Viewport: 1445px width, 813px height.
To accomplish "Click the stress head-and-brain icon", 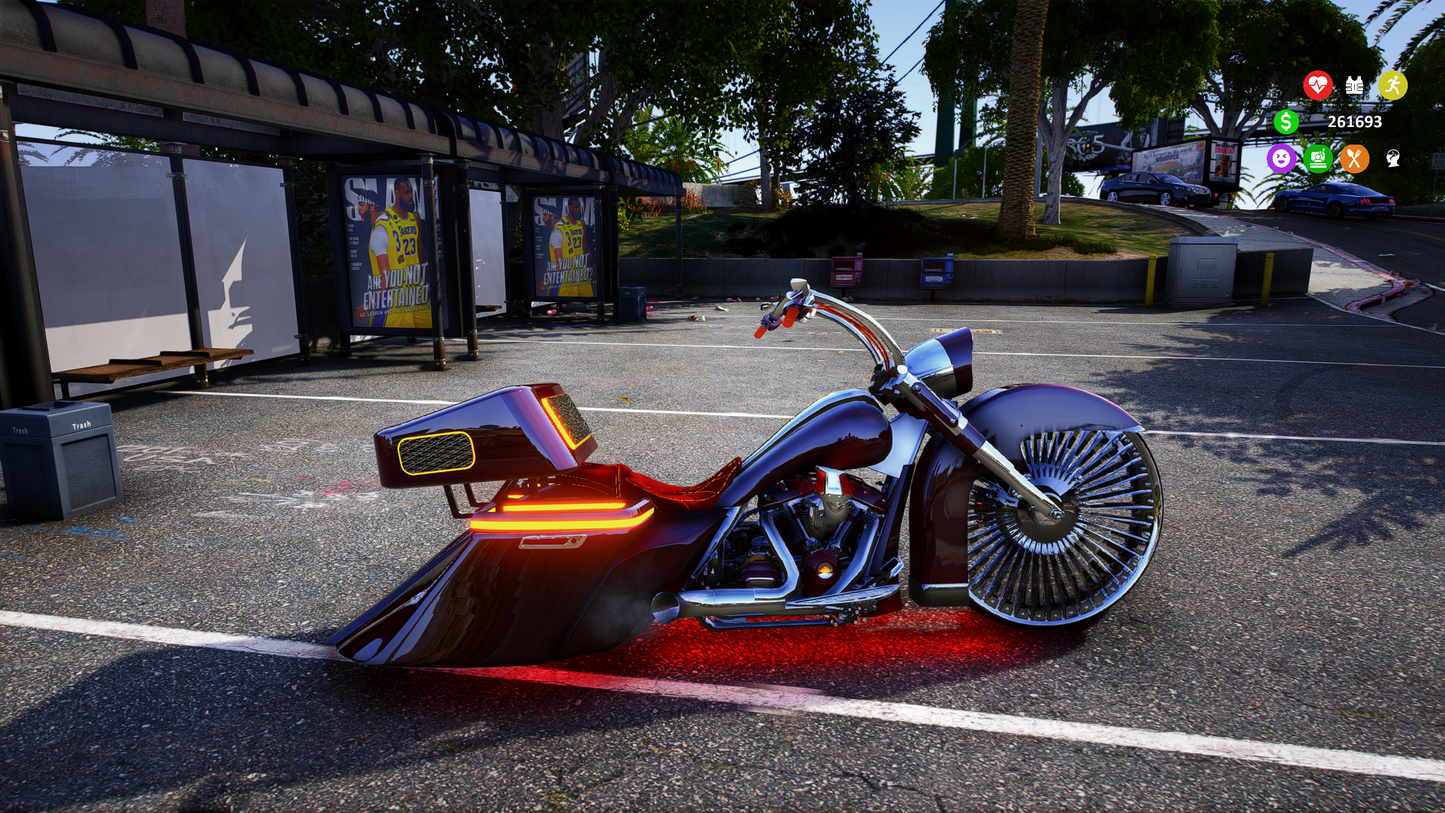I will tap(1392, 158).
